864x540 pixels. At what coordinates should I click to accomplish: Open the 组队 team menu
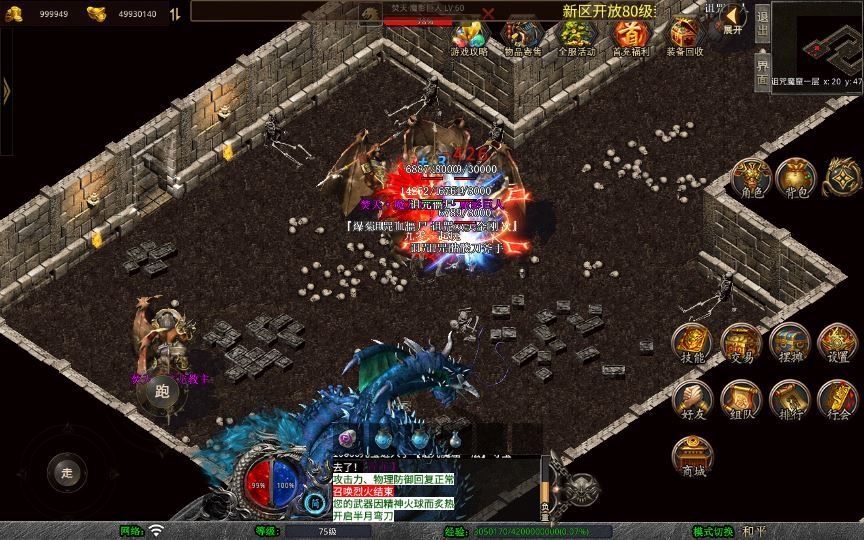pos(741,398)
